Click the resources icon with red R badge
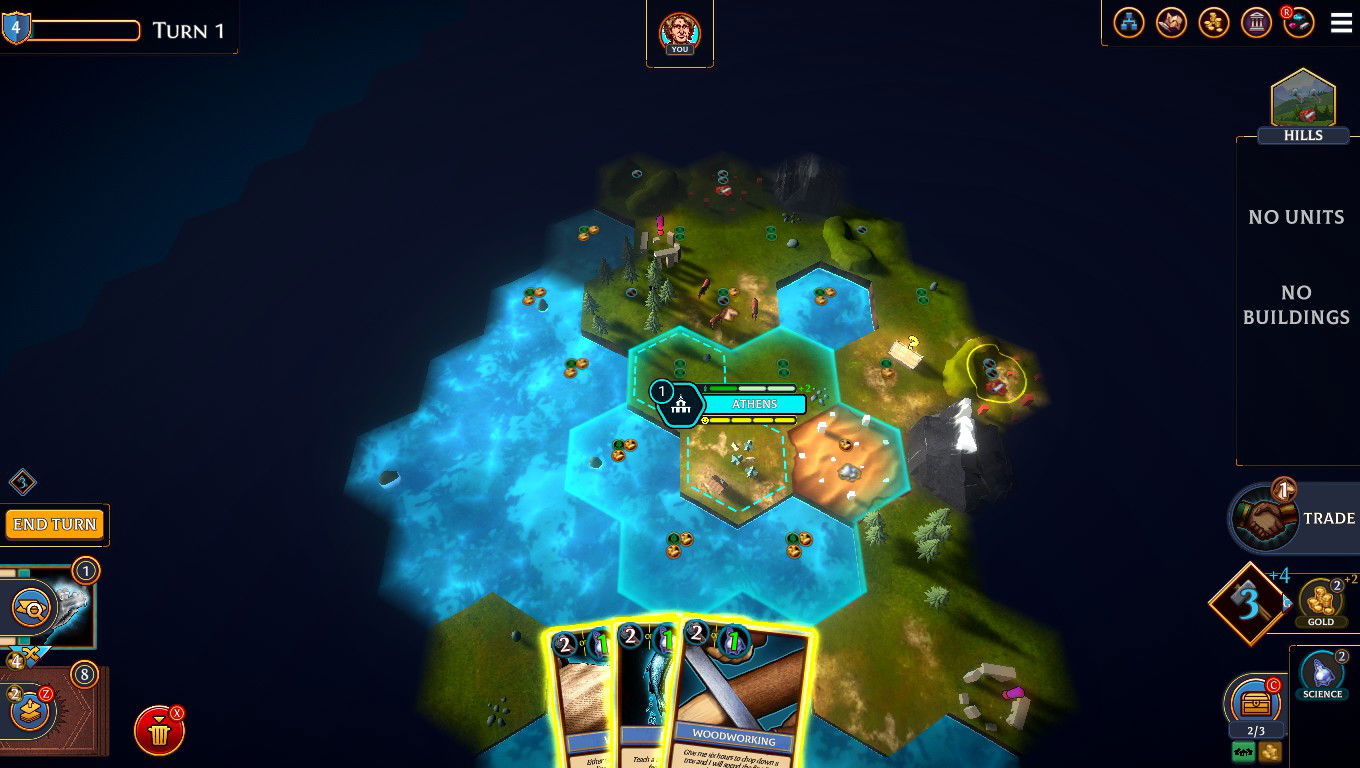Screen dimensions: 1360x768 (x=1299, y=22)
